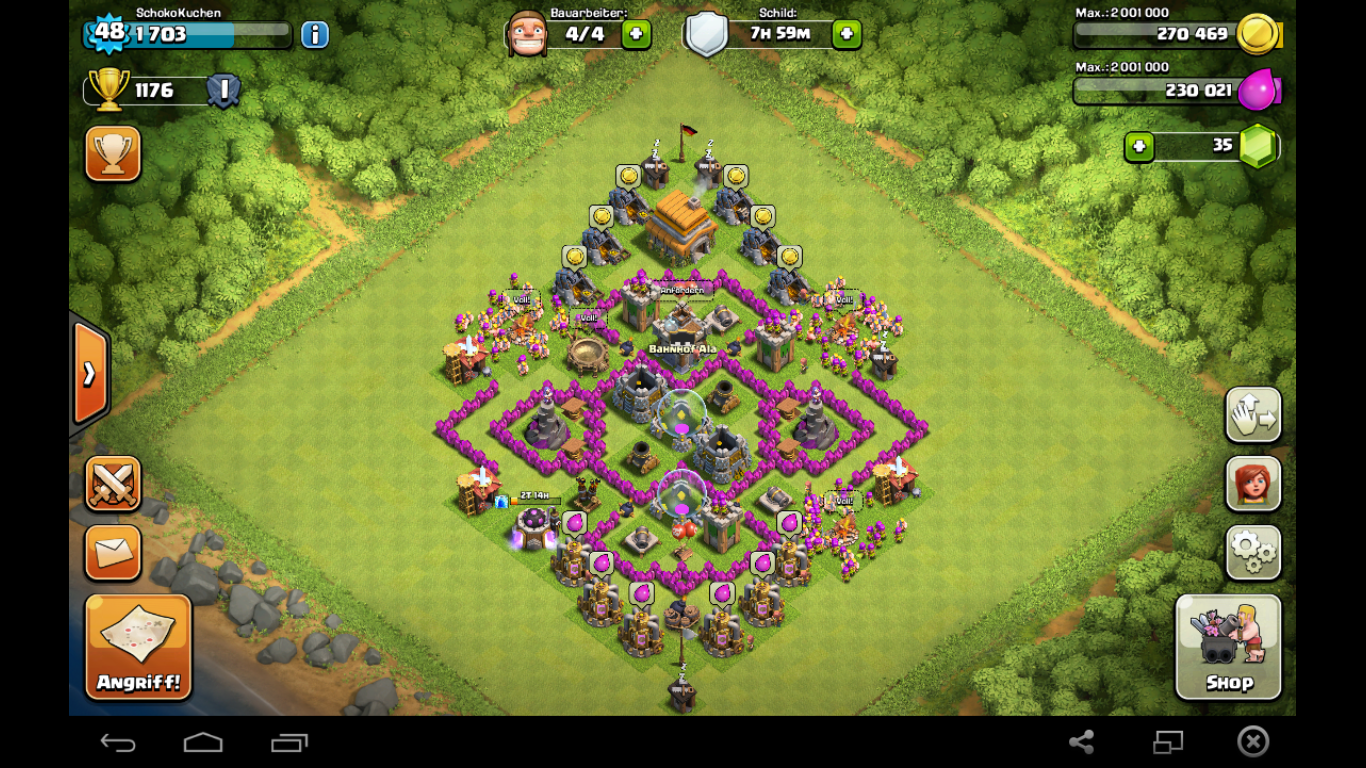Tap the Angriff! attack button
The height and width of the screenshot is (768, 1366).
click(x=138, y=647)
